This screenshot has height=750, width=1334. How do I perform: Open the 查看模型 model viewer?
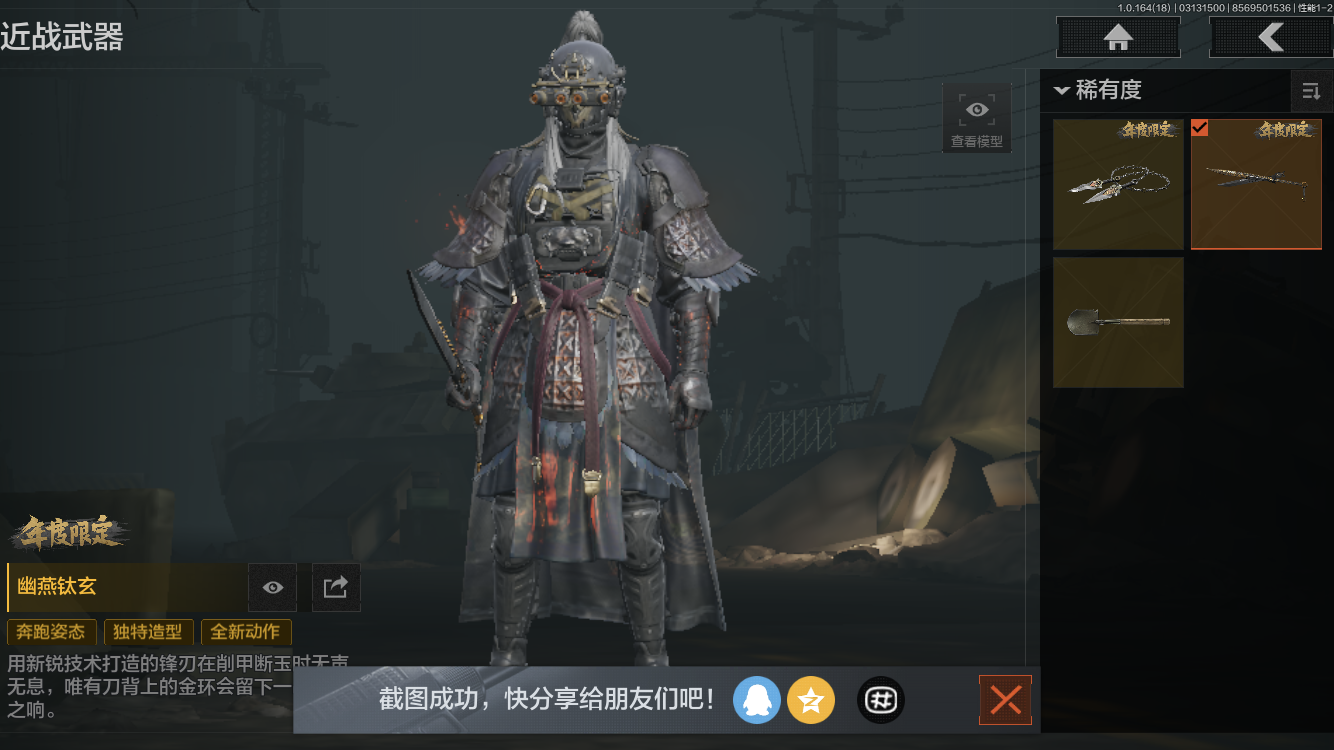tap(976, 117)
